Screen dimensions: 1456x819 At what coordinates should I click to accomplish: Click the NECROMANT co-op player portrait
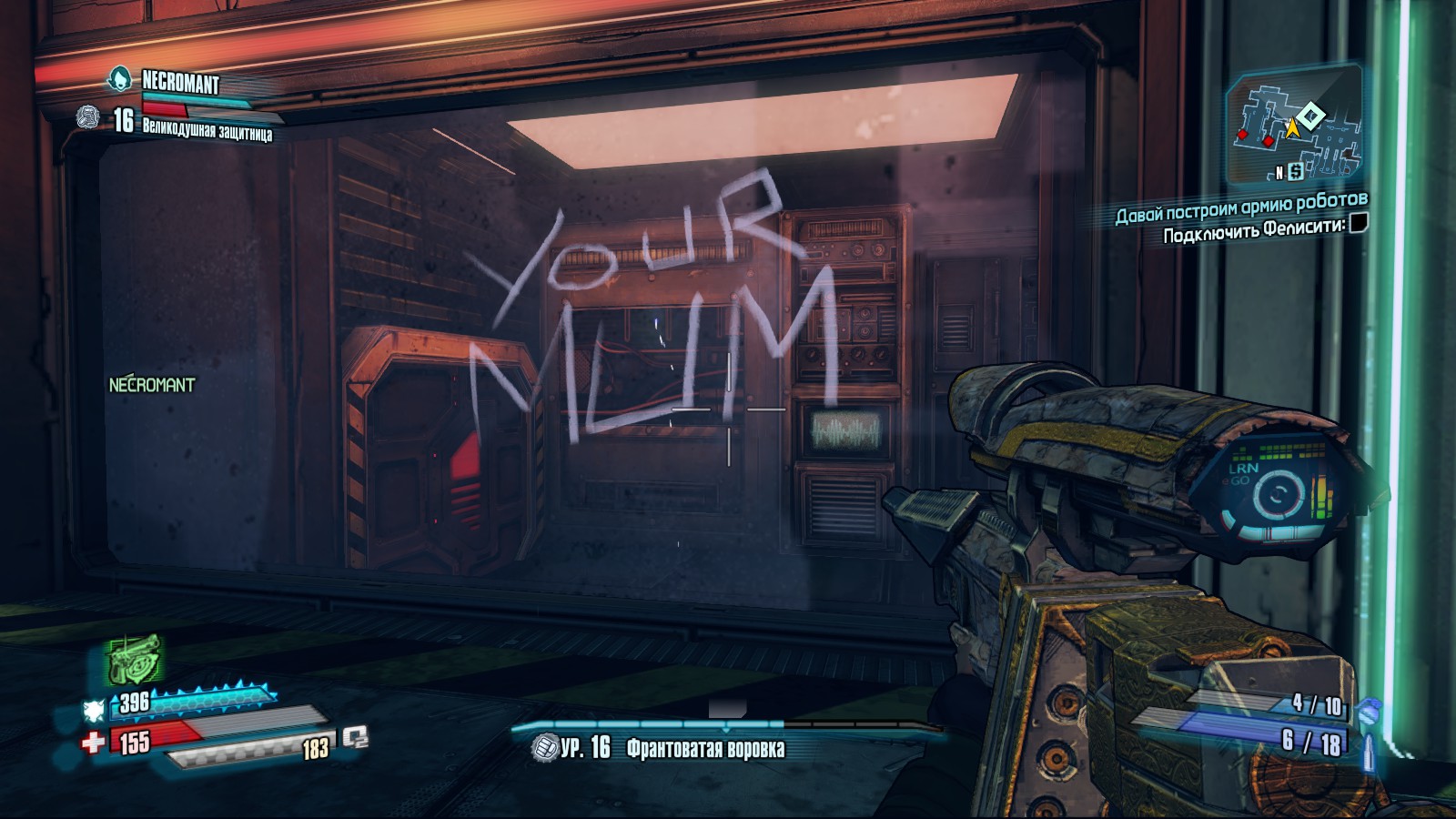pos(119,80)
